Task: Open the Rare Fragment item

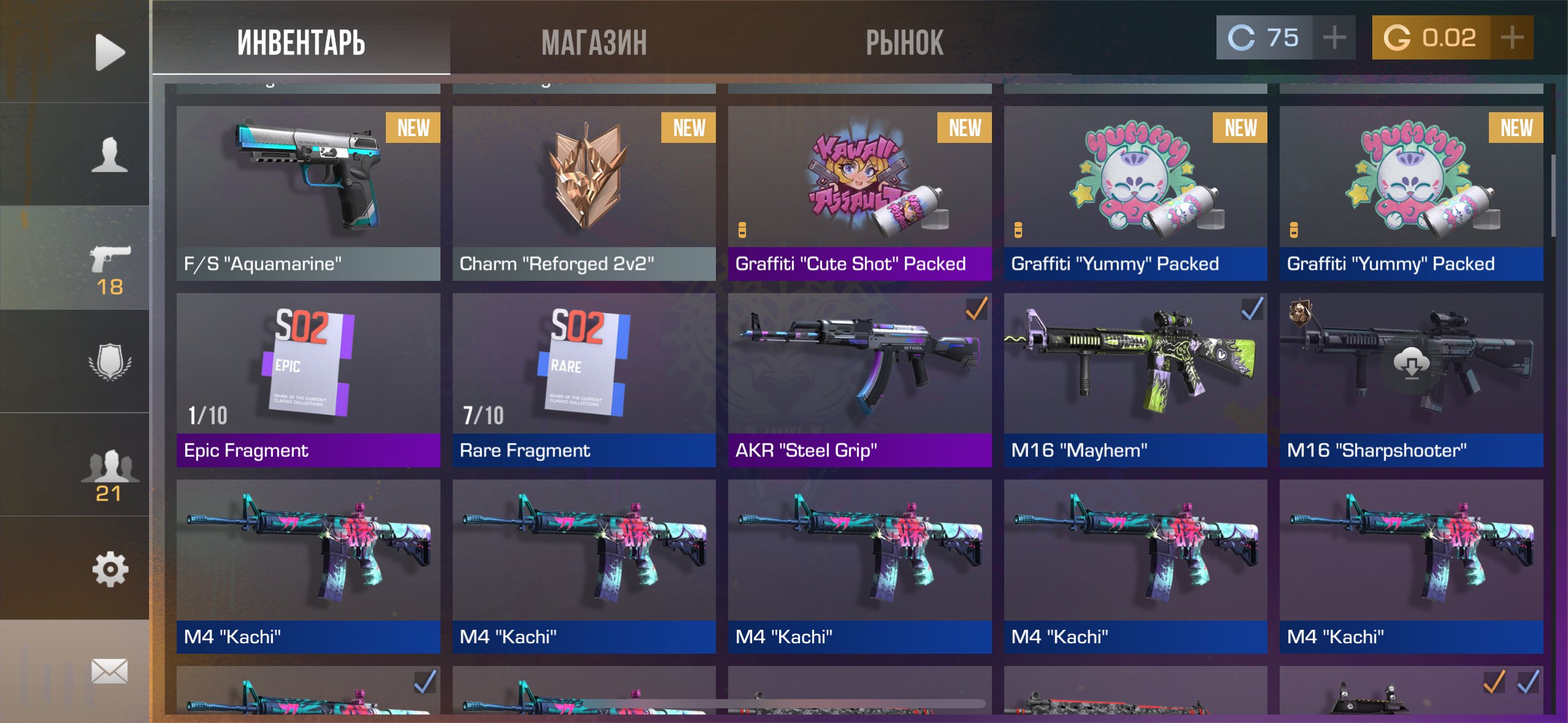Action: coord(584,380)
